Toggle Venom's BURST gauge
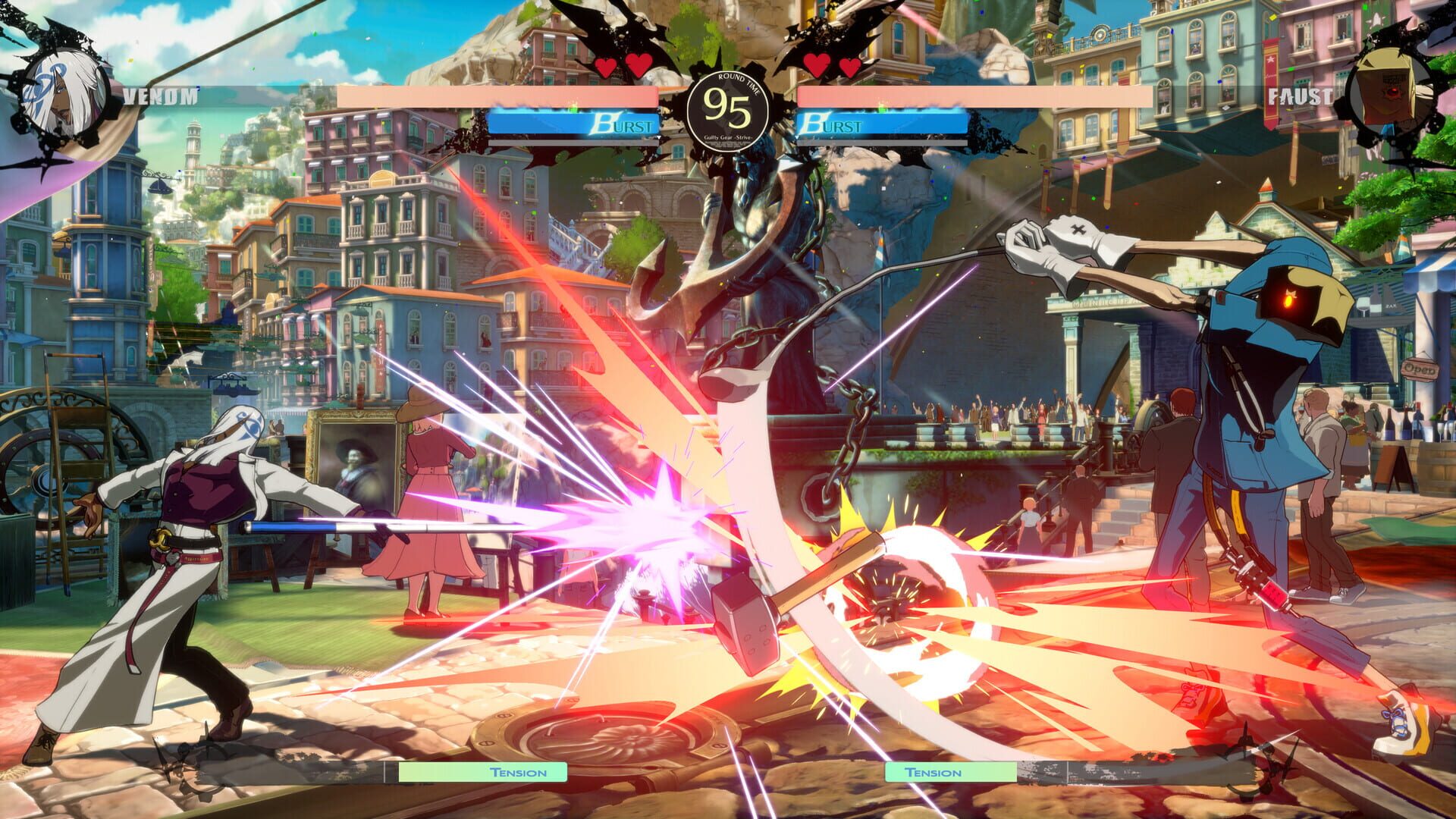This screenshot has height=819, width=1456. pos(576,124)
